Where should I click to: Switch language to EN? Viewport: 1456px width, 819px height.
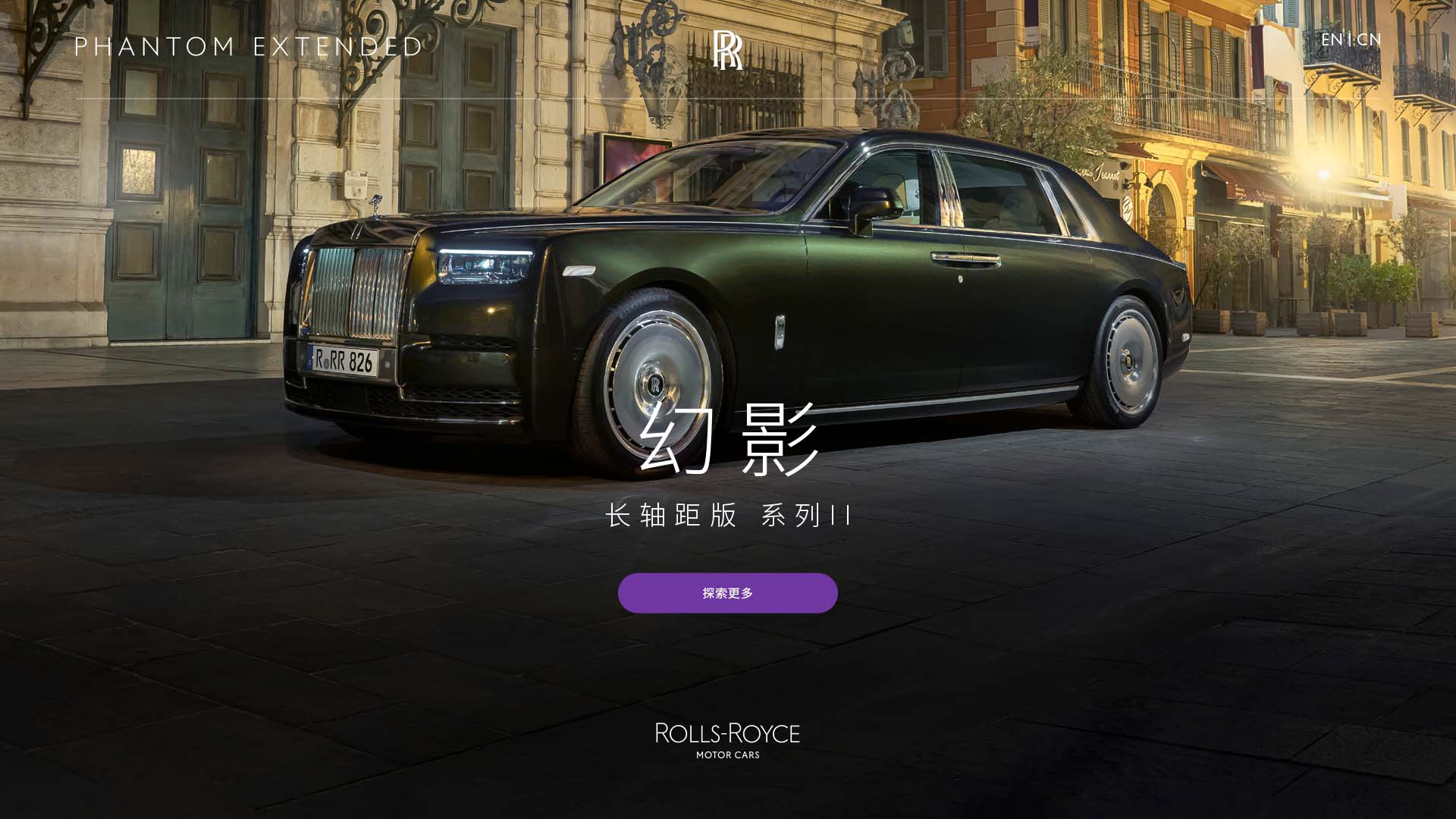click(1331, 39)
